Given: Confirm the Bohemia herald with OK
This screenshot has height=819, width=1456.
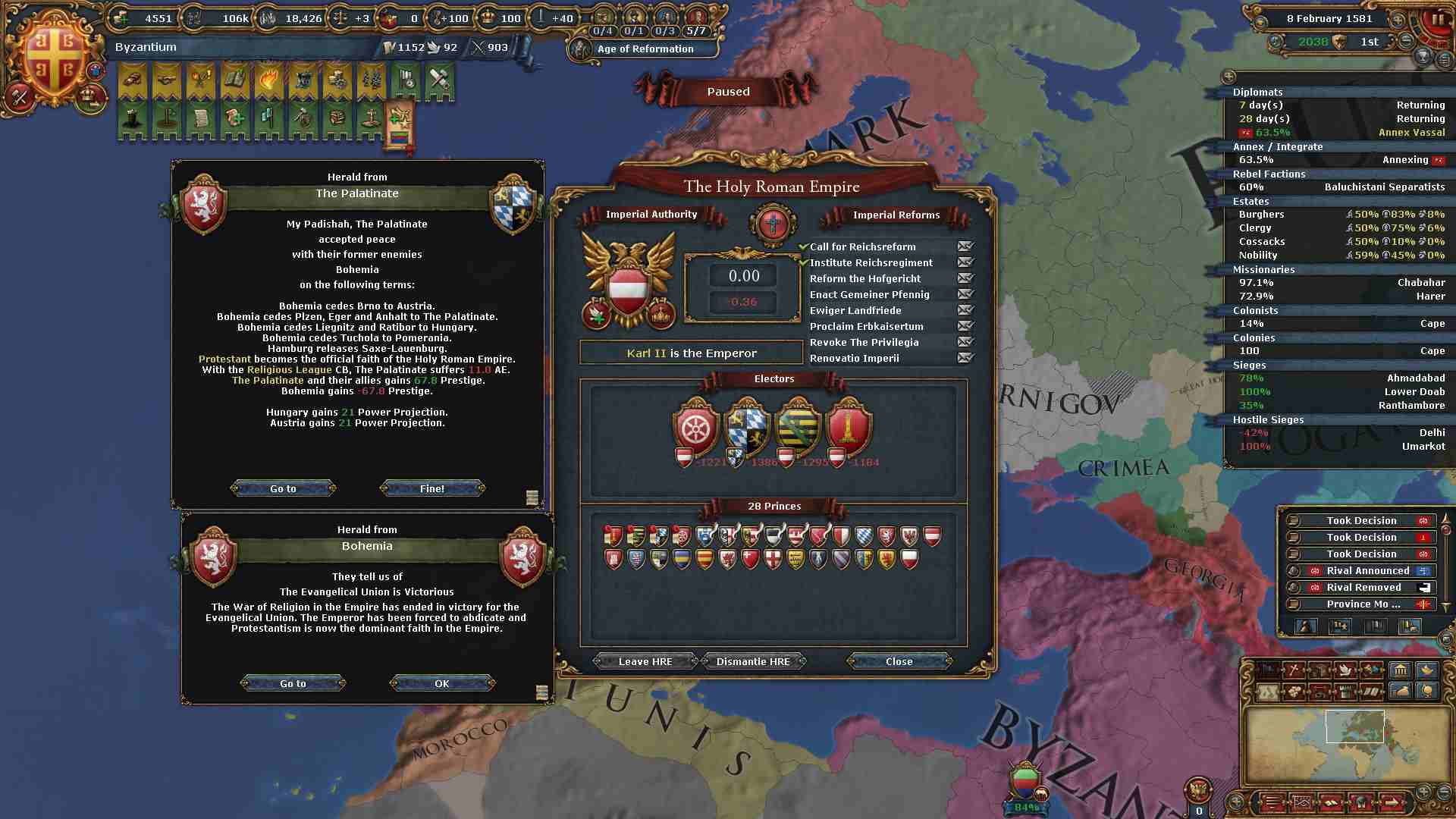Looking at the screenshot, I should pyautogui.click(x=442, y=684).
